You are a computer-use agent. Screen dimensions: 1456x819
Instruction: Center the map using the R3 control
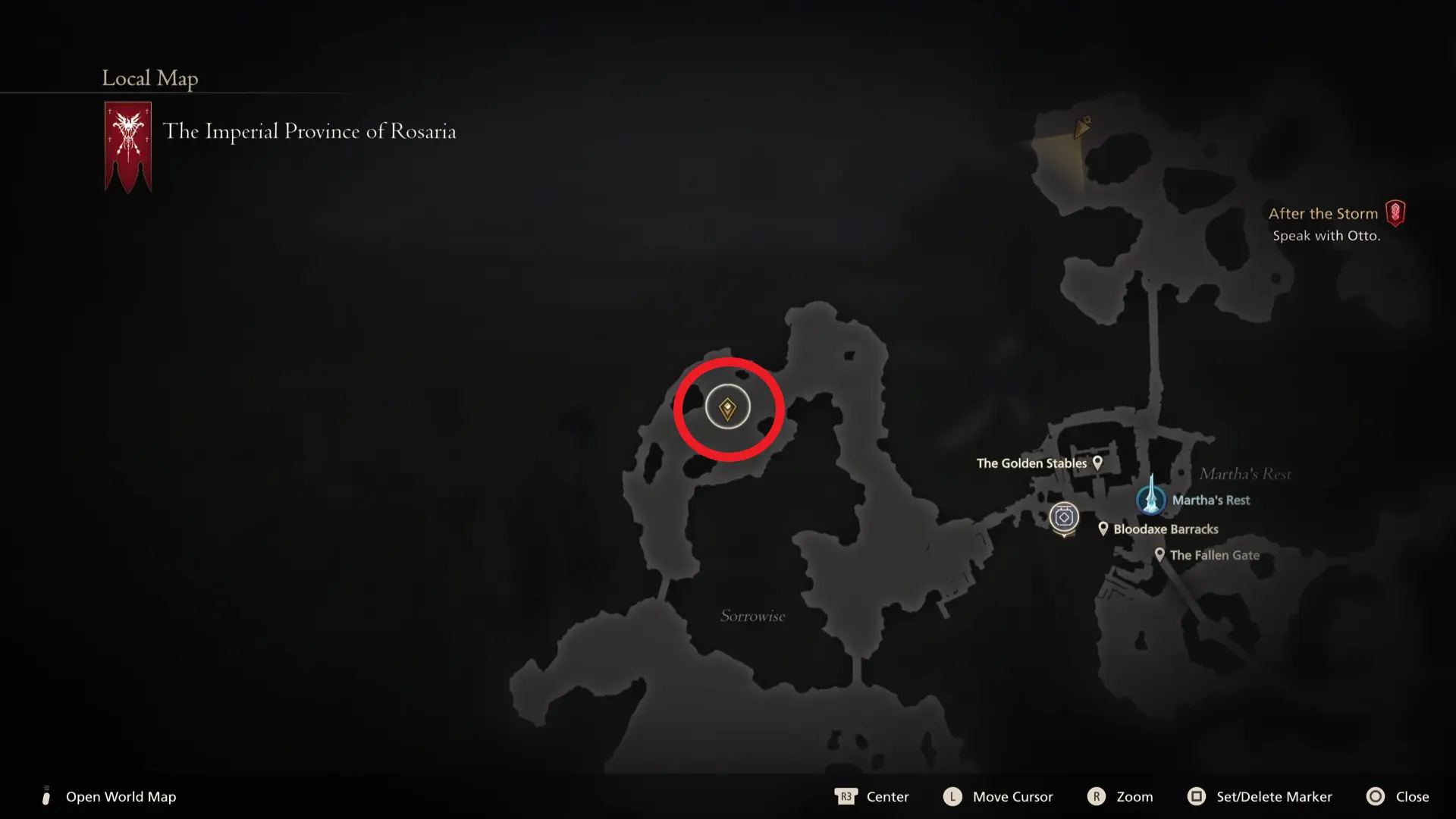coord(848,797)
